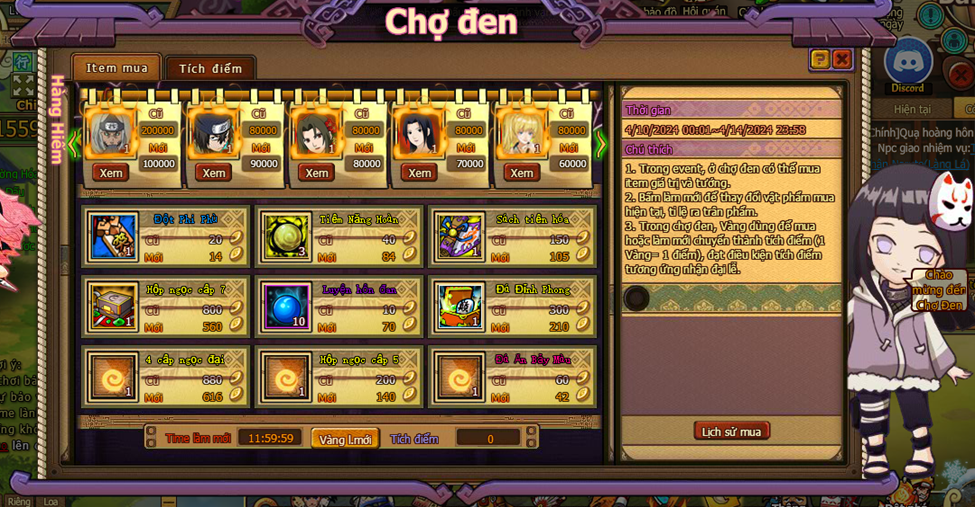View the hero priced at 90000
Image resolution: width=975 pixels, height=507 pixels.
pos(214,173)
